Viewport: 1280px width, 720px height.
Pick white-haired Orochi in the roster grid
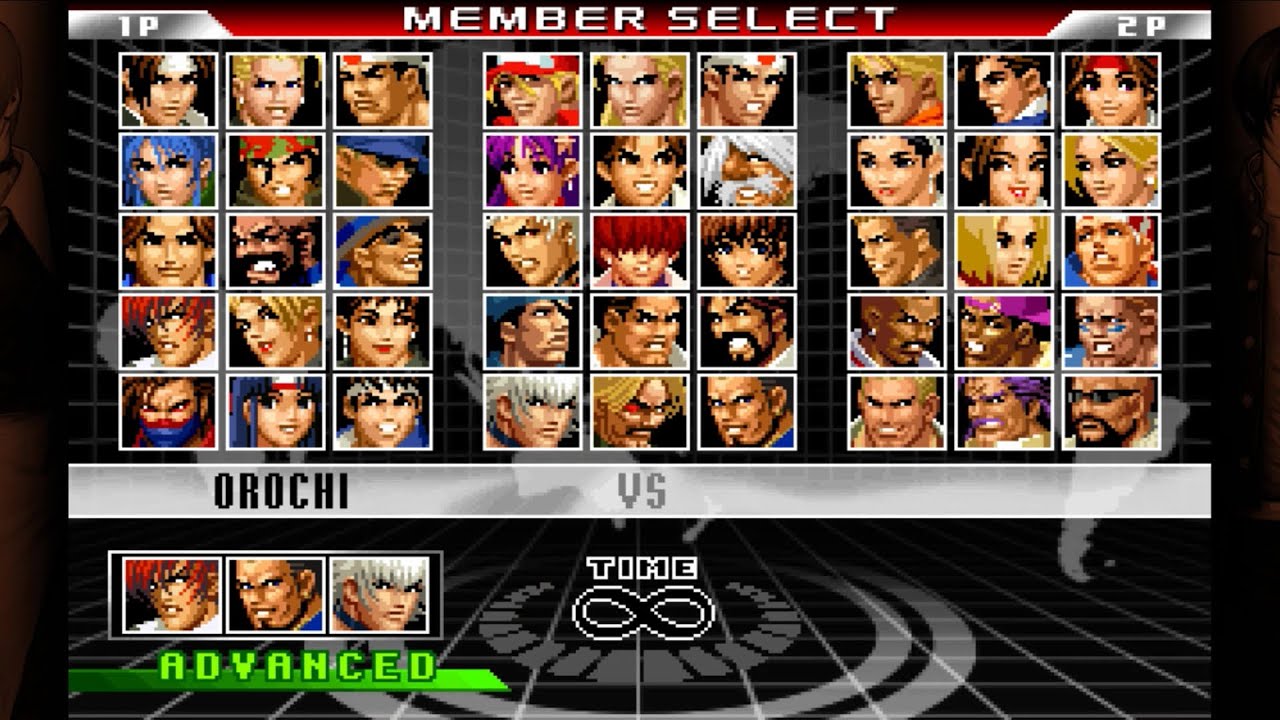pyautogui.click(x=532, y=411)
